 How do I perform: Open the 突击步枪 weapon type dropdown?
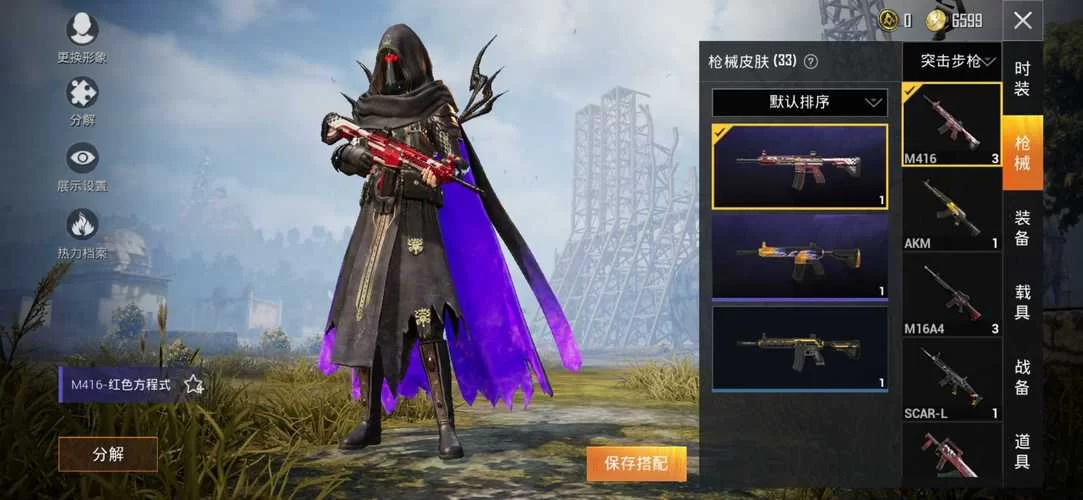[x=951, y=61]
